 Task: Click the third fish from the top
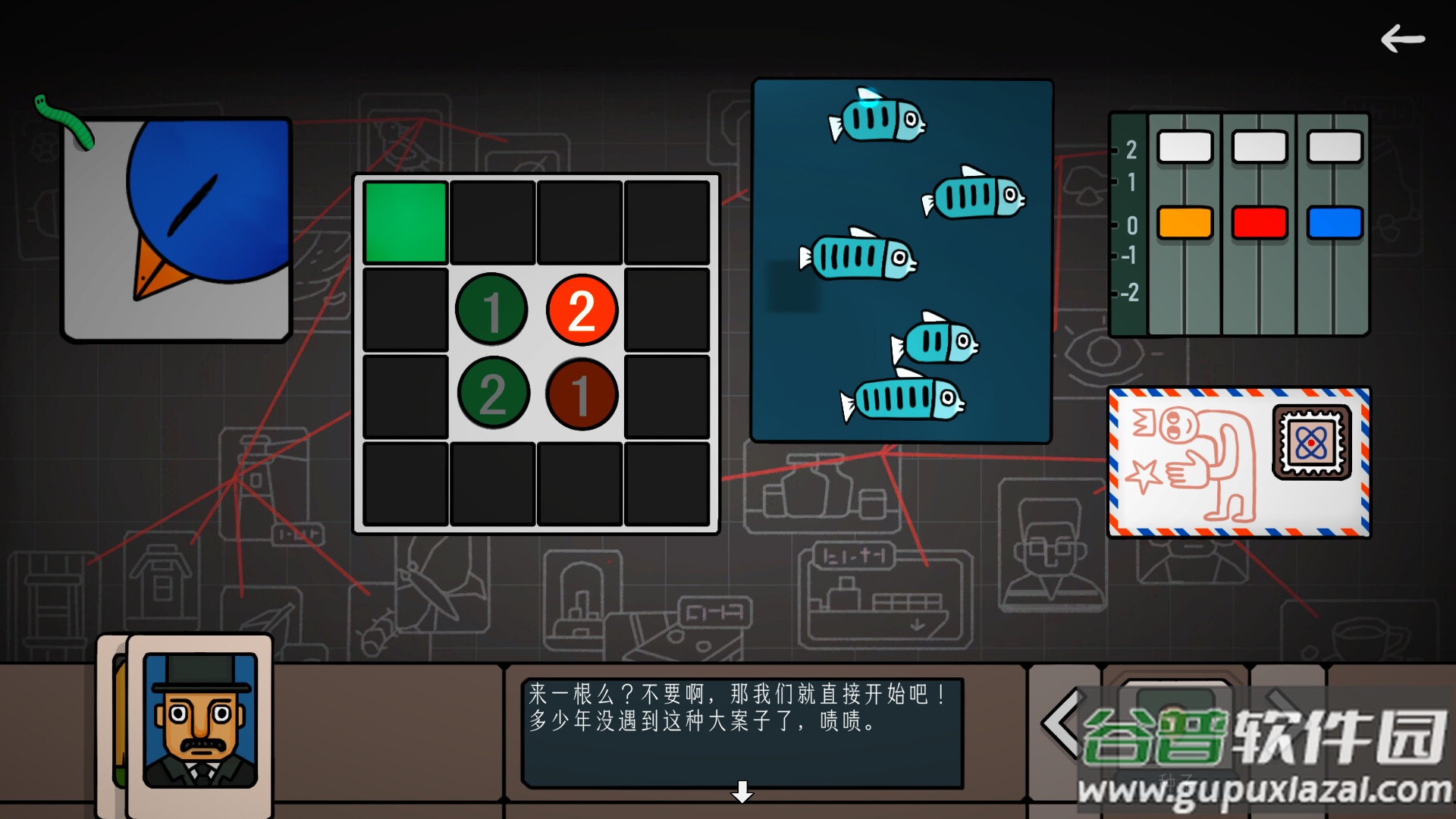(x=857, y=254)
